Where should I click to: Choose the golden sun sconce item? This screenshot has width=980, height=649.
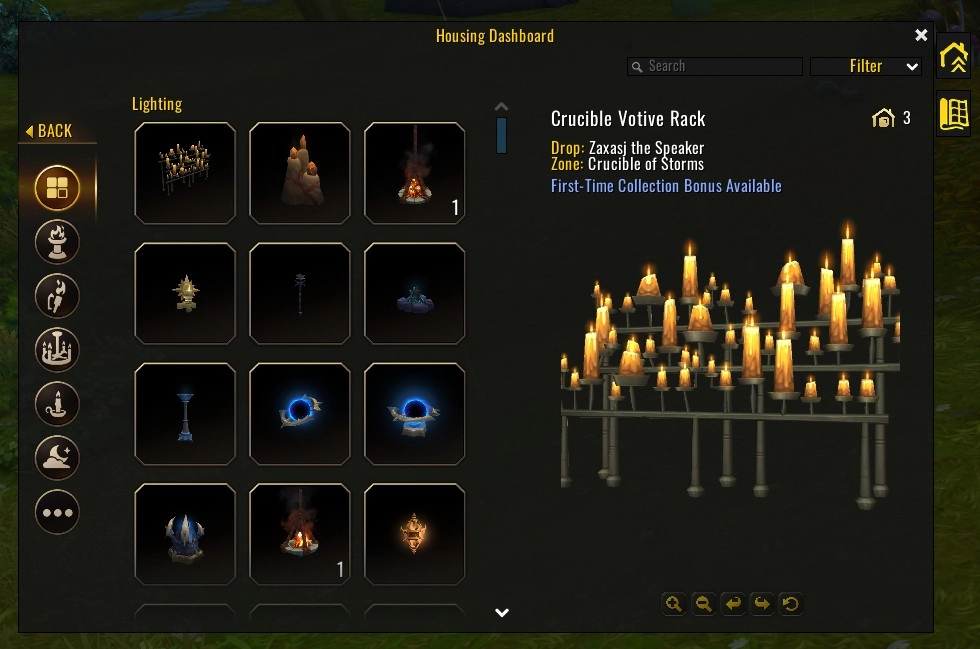[x=185, y=293]
